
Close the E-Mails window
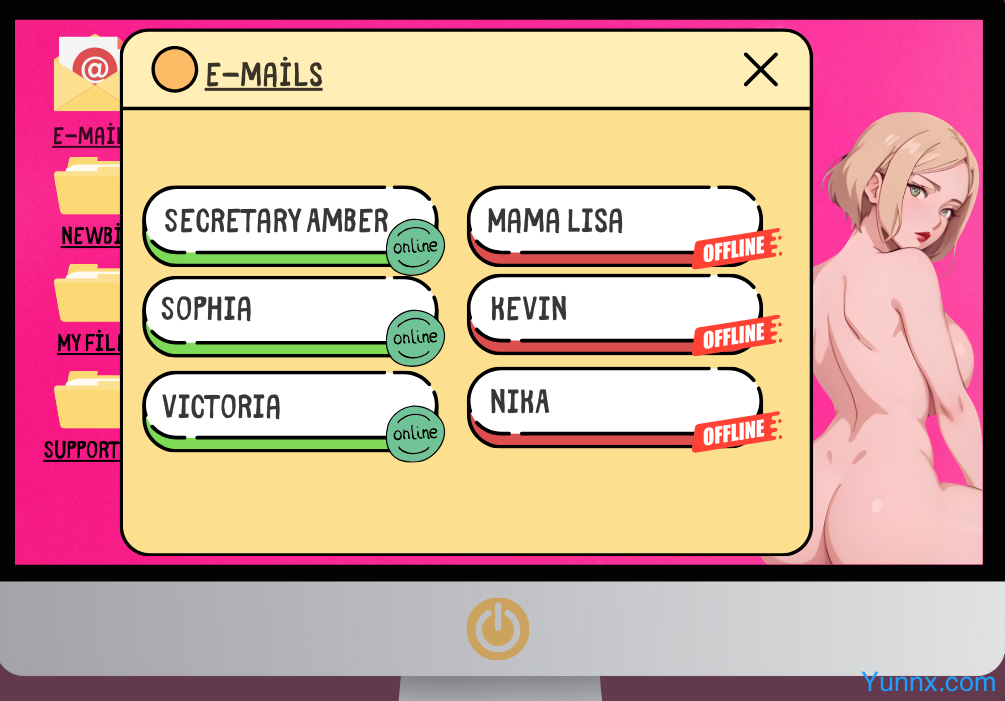(760, 70)
